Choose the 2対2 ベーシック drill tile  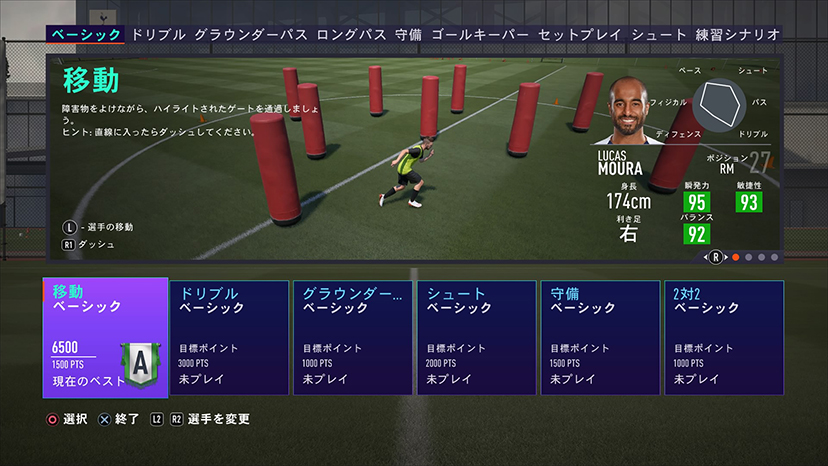coord(724,338)
